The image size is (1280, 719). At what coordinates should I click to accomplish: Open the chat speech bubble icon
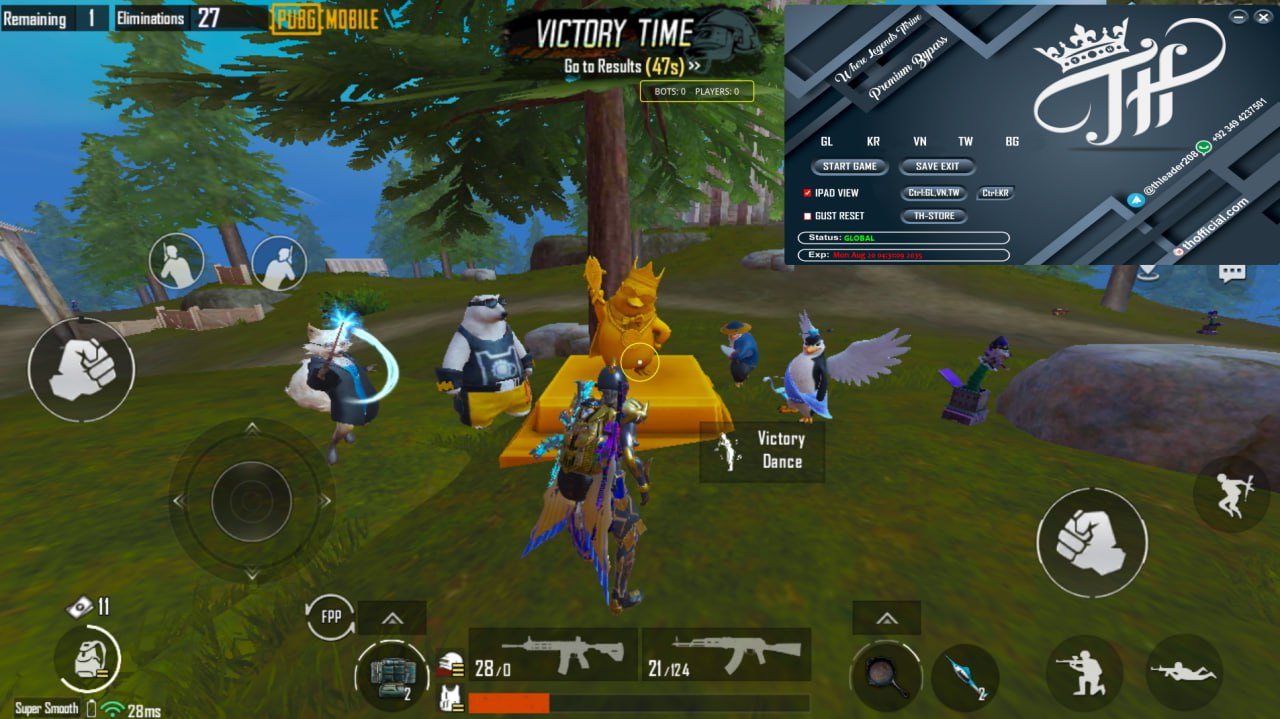[x=1231, y=272]
